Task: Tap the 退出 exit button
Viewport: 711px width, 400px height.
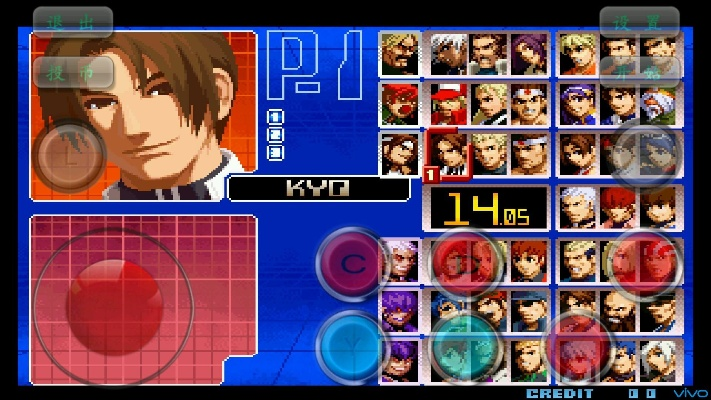Action: [x=73, y=22]
